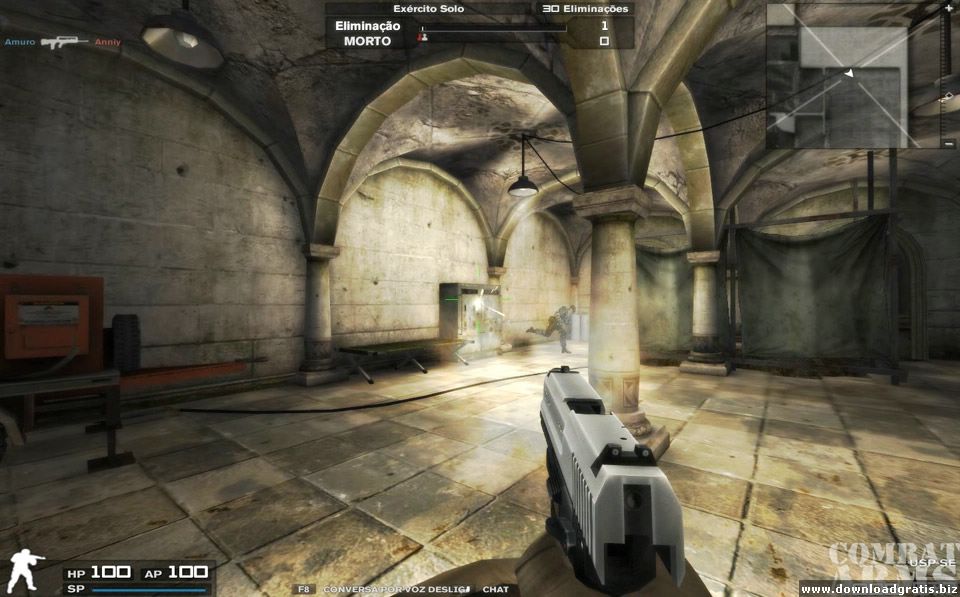This screenshot has height=597, width=960.
Task: Zoom in the minimap with plus button
Action: [x=948, y=8]
